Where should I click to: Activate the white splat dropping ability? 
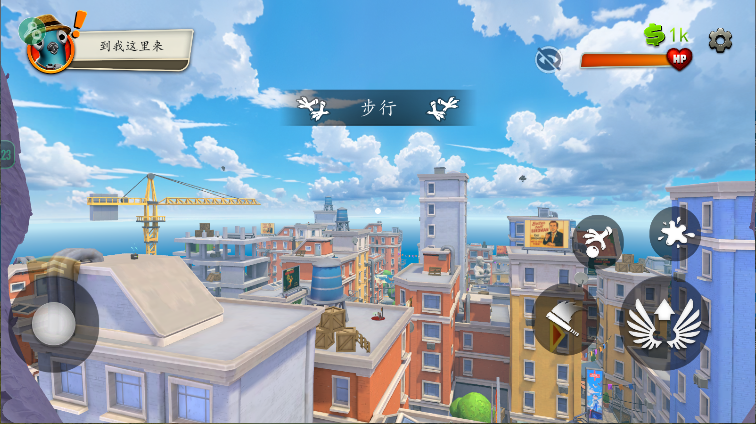tap(674, 233)
